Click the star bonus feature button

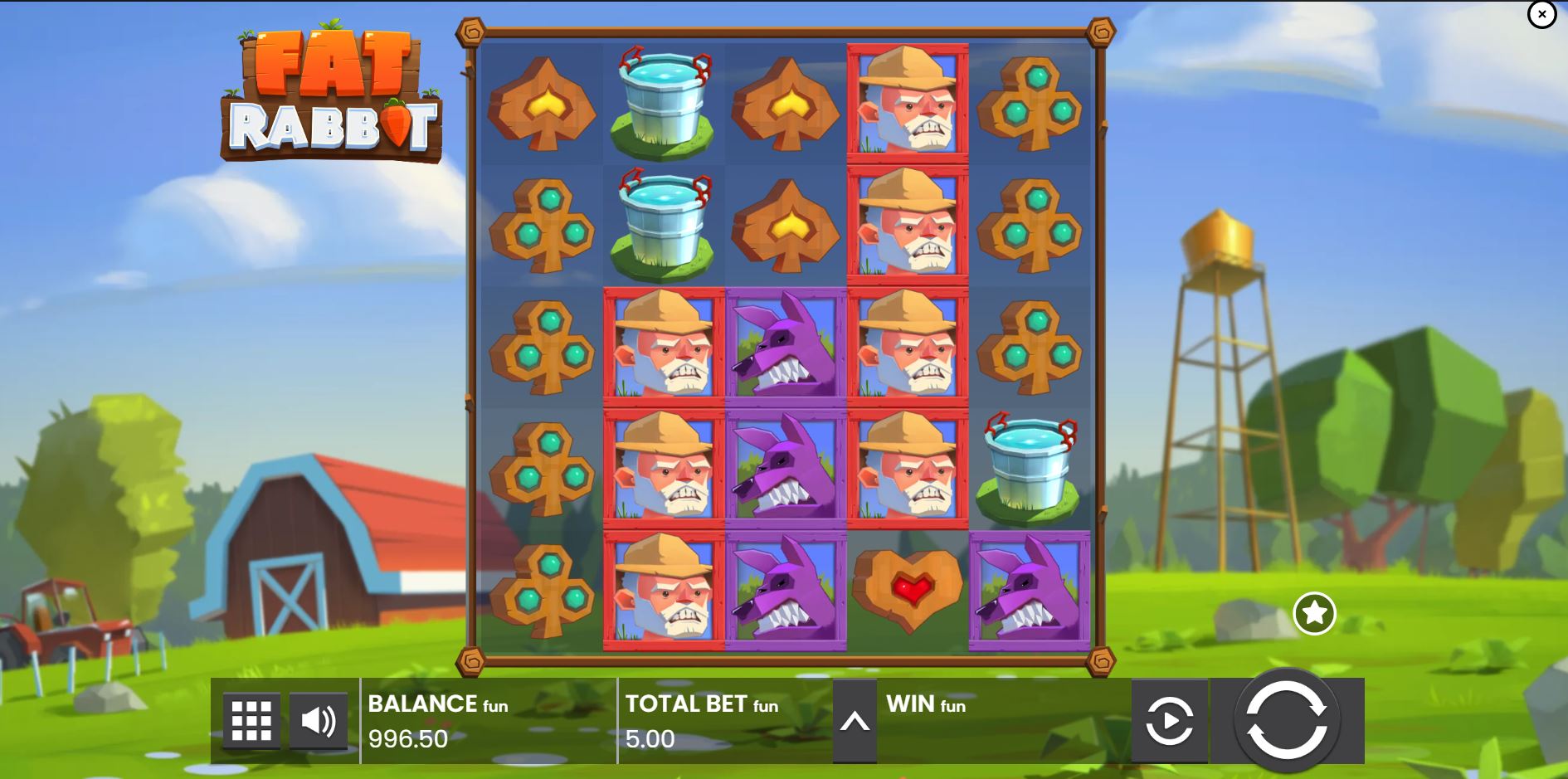(x=1314, y=614)
